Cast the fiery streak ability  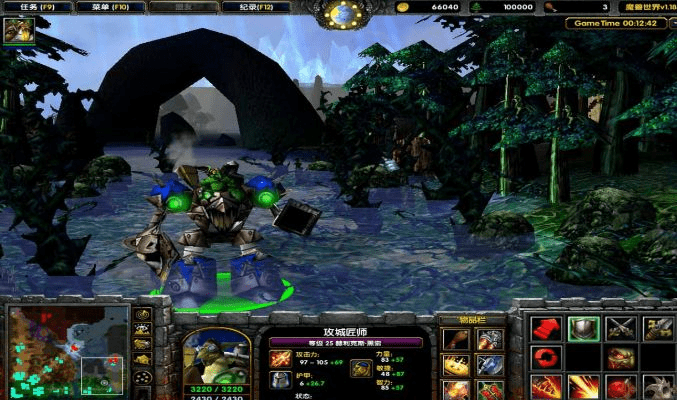coord(583,386)
